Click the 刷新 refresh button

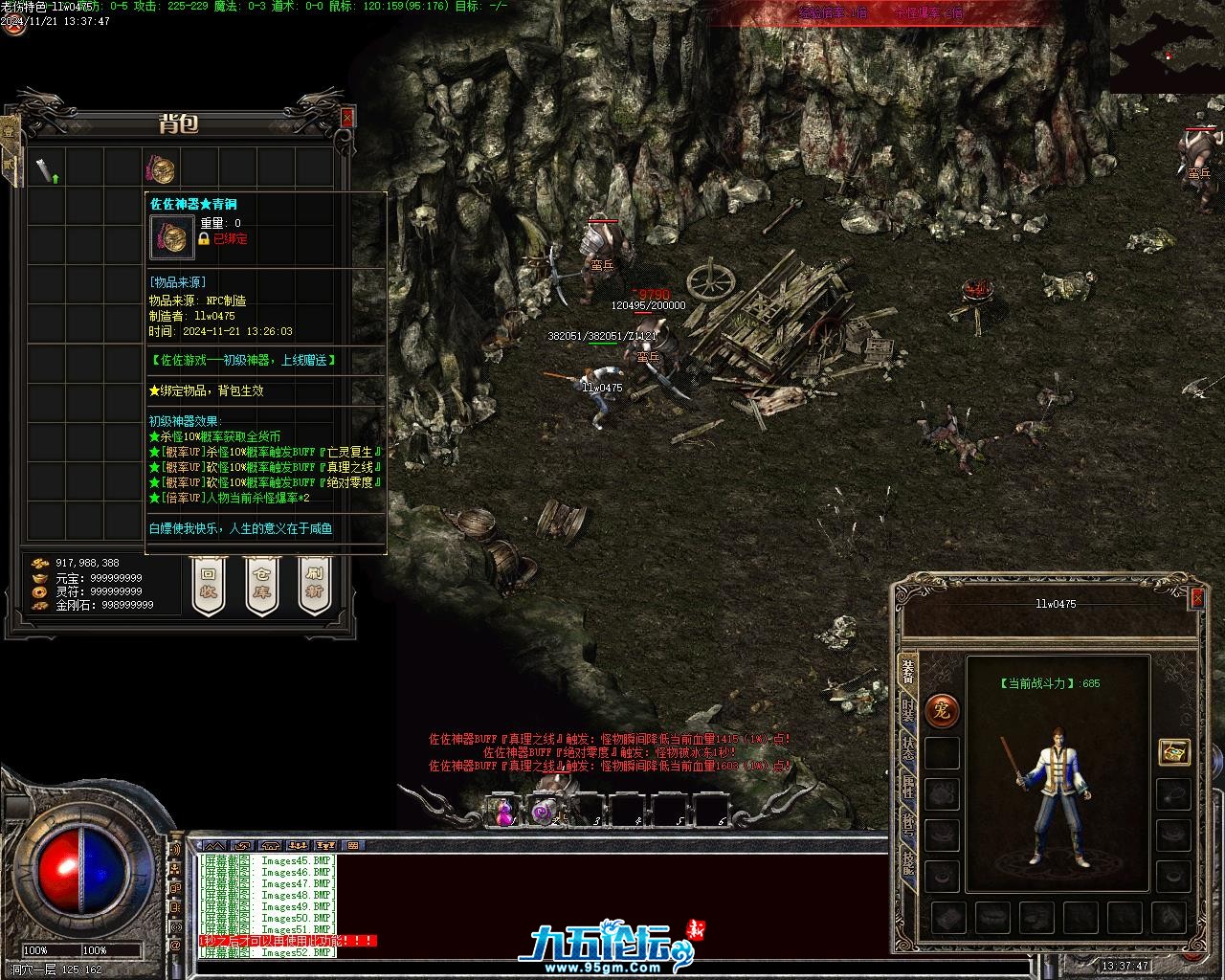click(x=313, y=585)
